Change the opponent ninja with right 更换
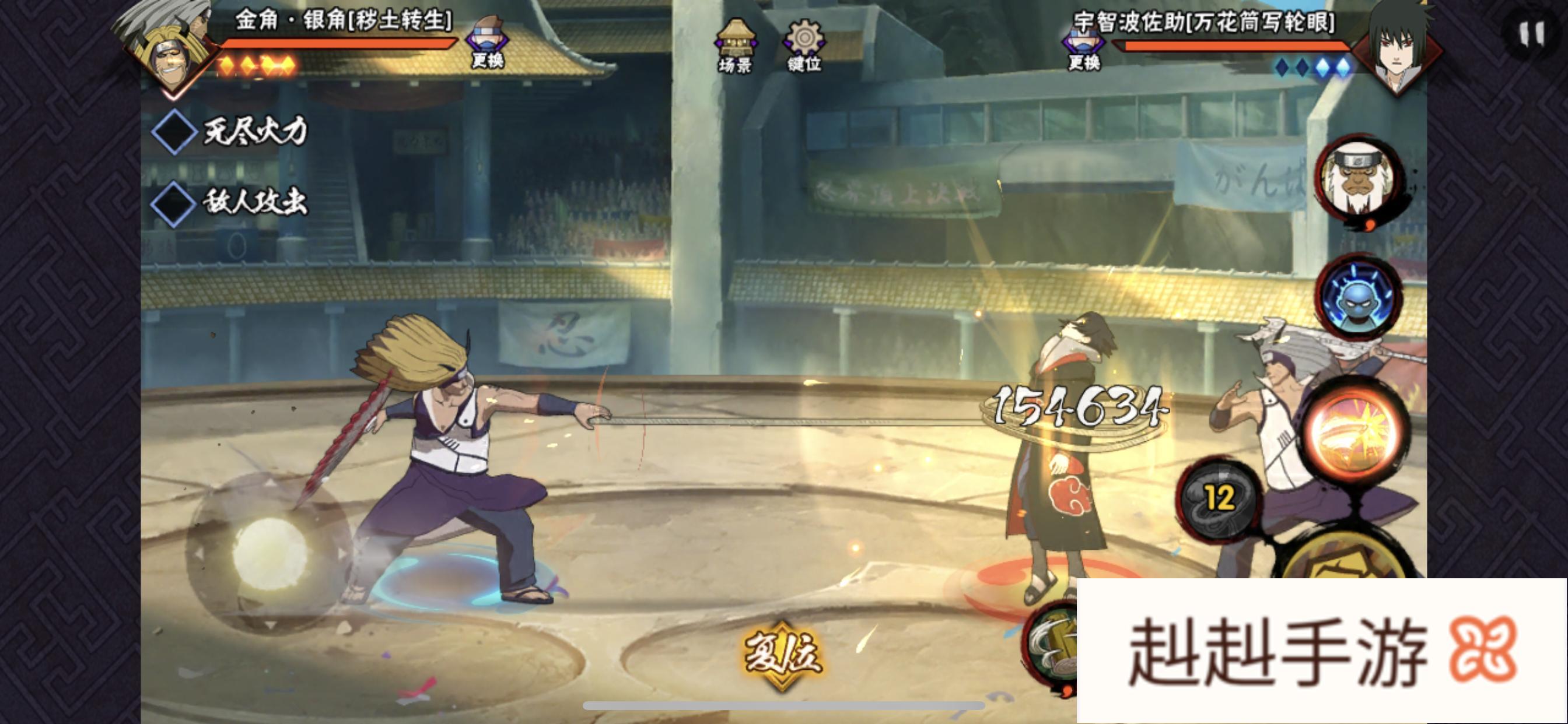This screenshot has width=1568, height=724. (x=1084, y=45)
